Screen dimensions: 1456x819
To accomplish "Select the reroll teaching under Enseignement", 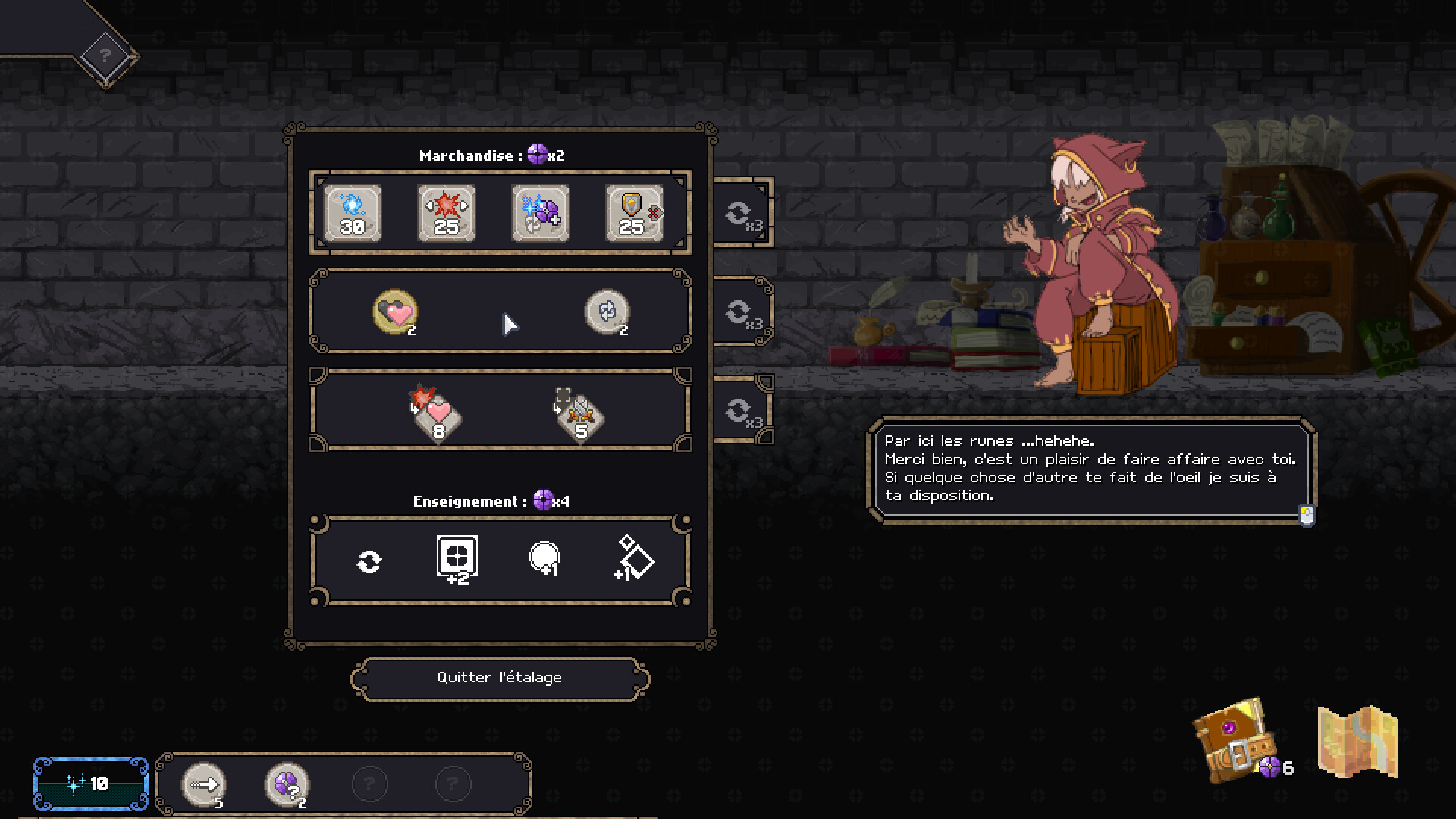I will [x=369, y=561].
